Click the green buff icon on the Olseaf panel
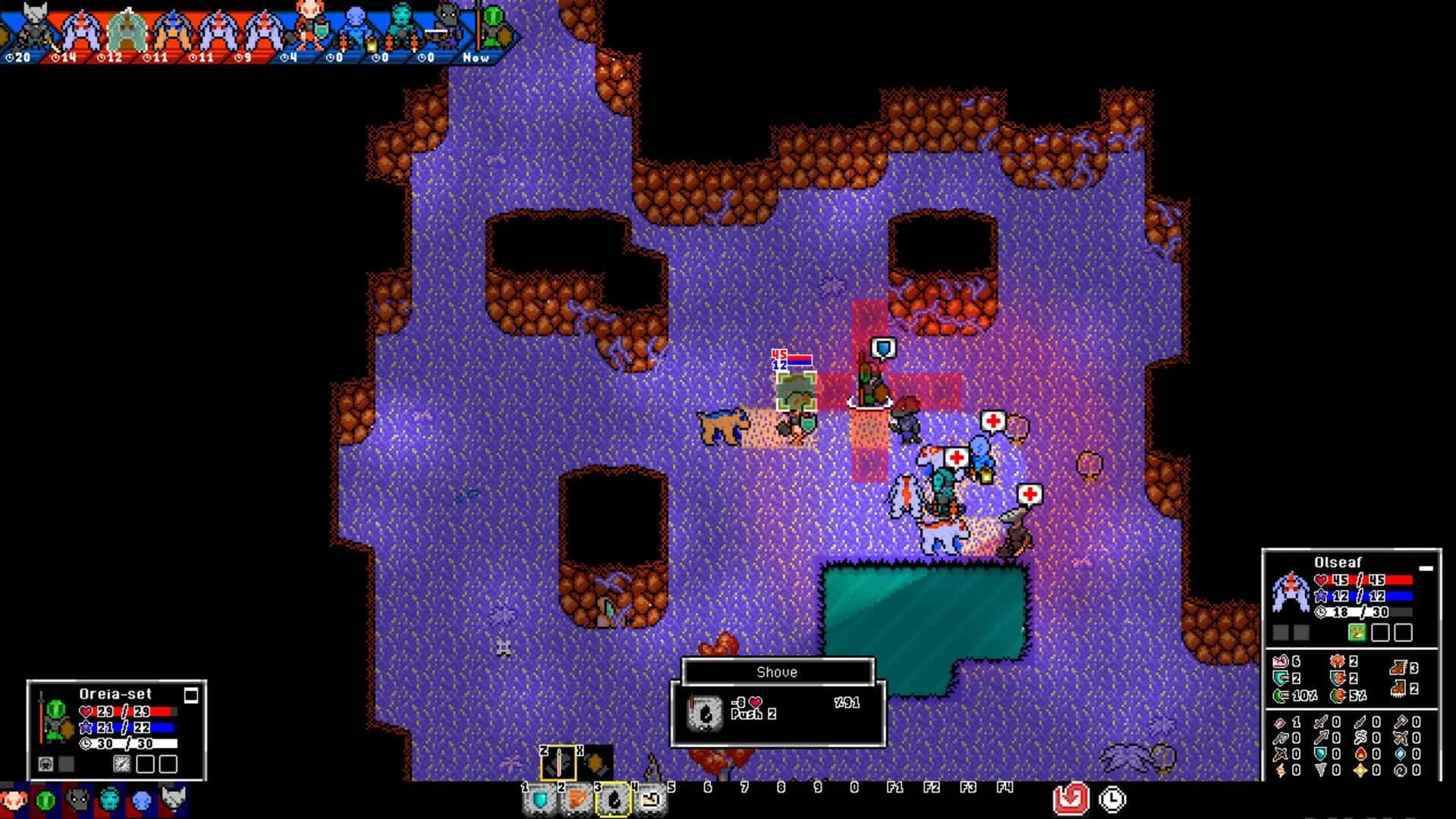The height and width of the screenshot is (819, 1456). 1357,632
